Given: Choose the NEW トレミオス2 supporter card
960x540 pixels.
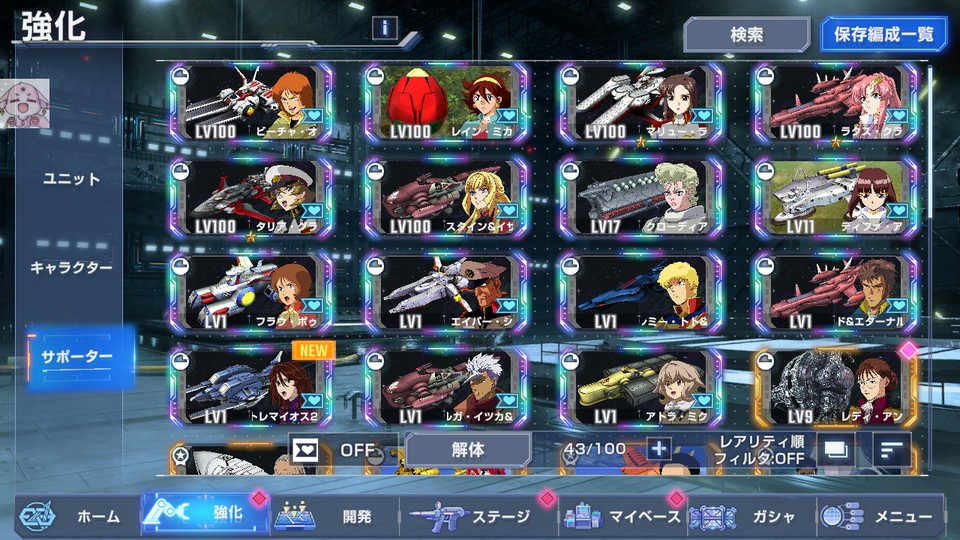Looking at the screenshot, I should 250,388.
